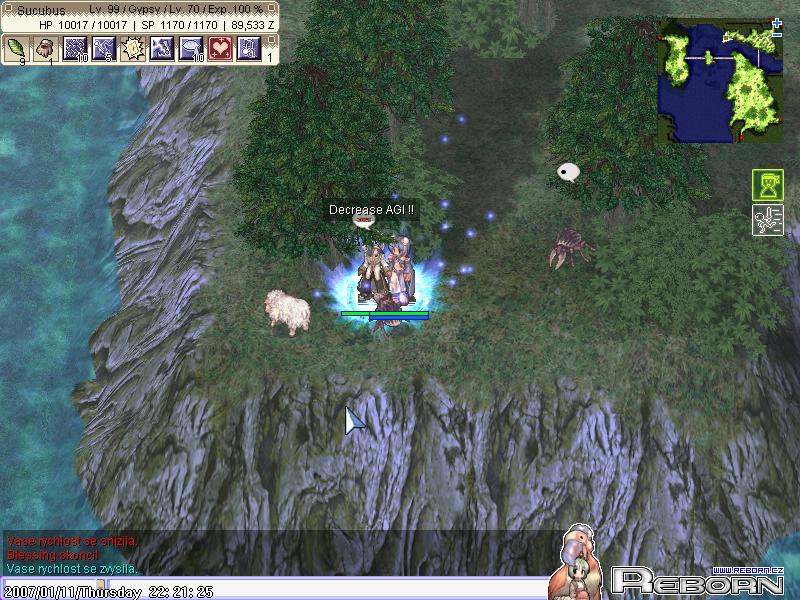Click the white running-figure status icon
Image resolution: width=800 pixels, height=600 pixels.
coord(767,220)
